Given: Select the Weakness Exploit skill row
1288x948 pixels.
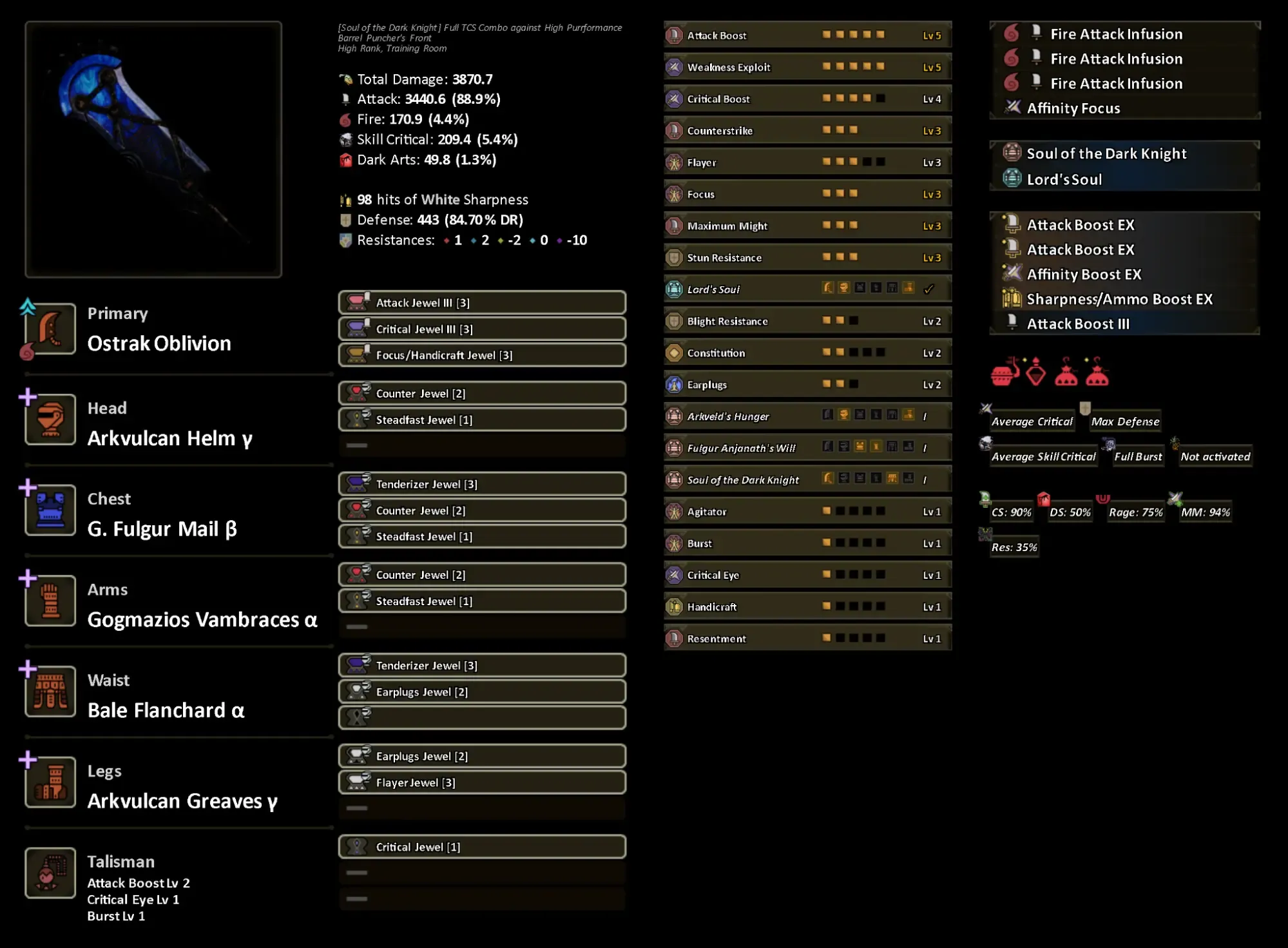Looking at the screenshot, I should pos(807,67).
